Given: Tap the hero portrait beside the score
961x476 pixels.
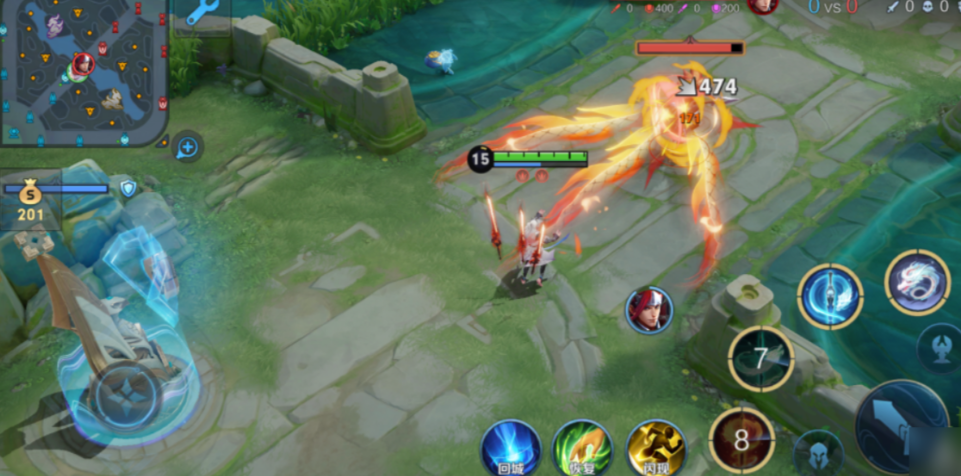Looking at the screenshot, I should (763, 6).
